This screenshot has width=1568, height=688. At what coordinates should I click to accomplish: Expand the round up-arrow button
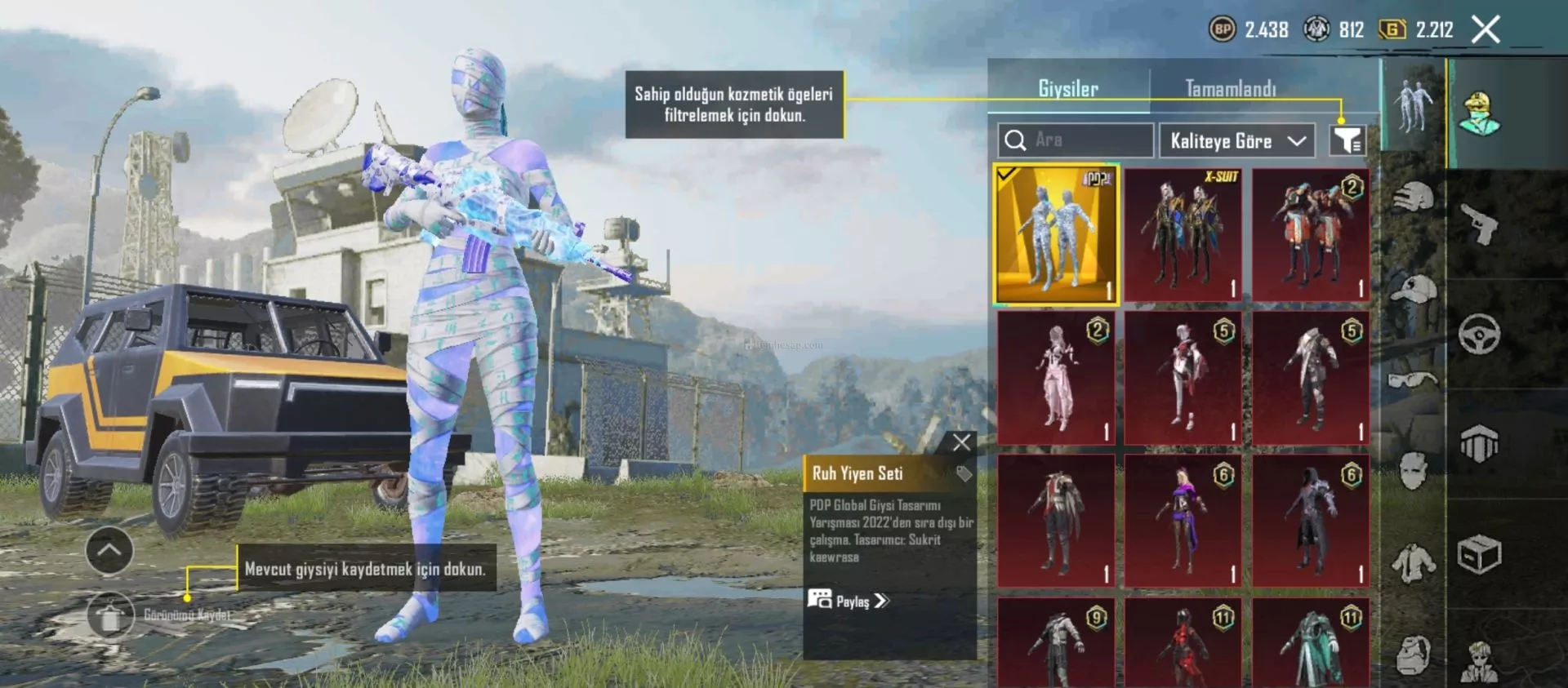(109, 550)
